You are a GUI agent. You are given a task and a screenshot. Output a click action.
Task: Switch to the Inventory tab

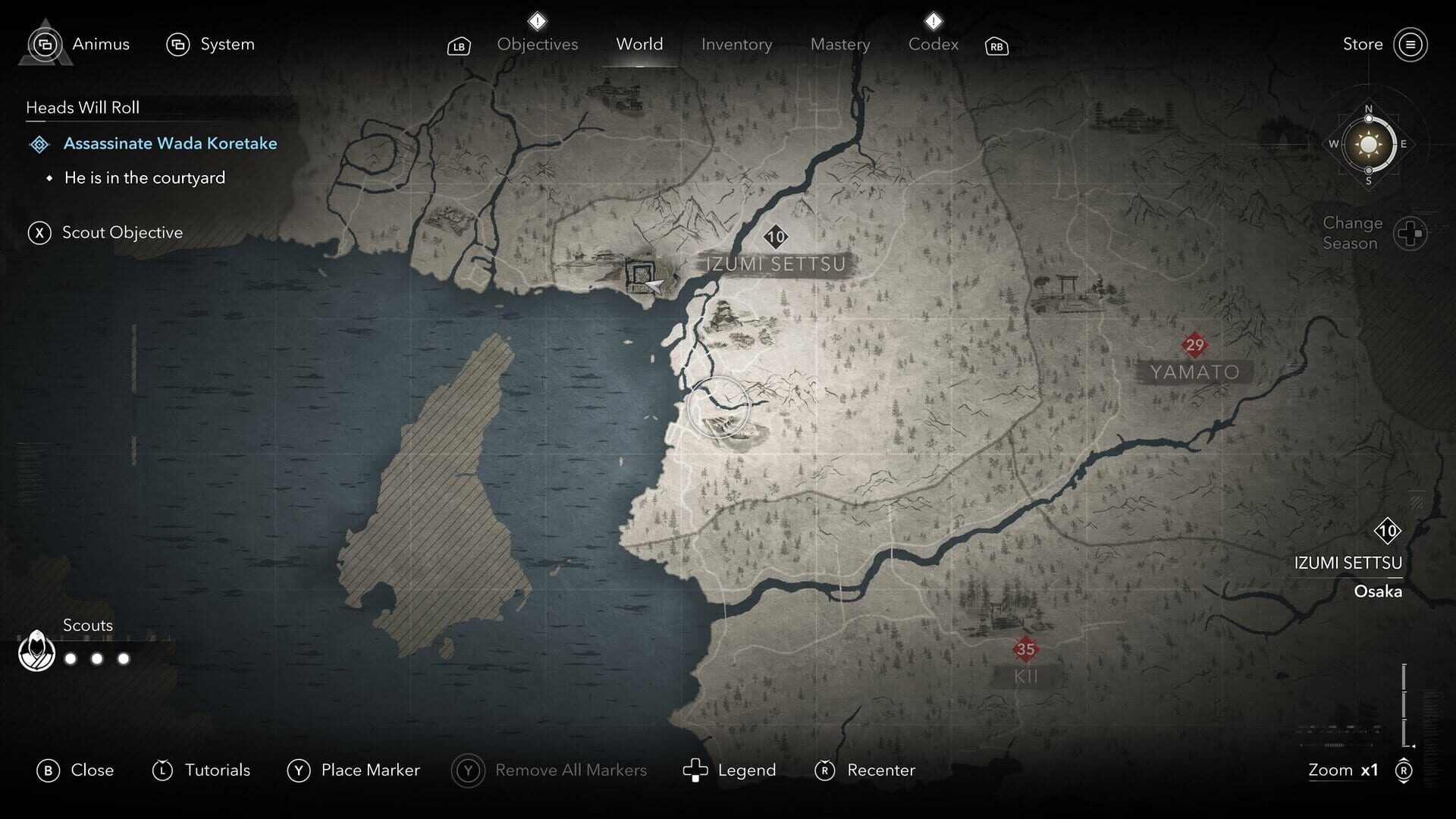[x=736, y=44]
